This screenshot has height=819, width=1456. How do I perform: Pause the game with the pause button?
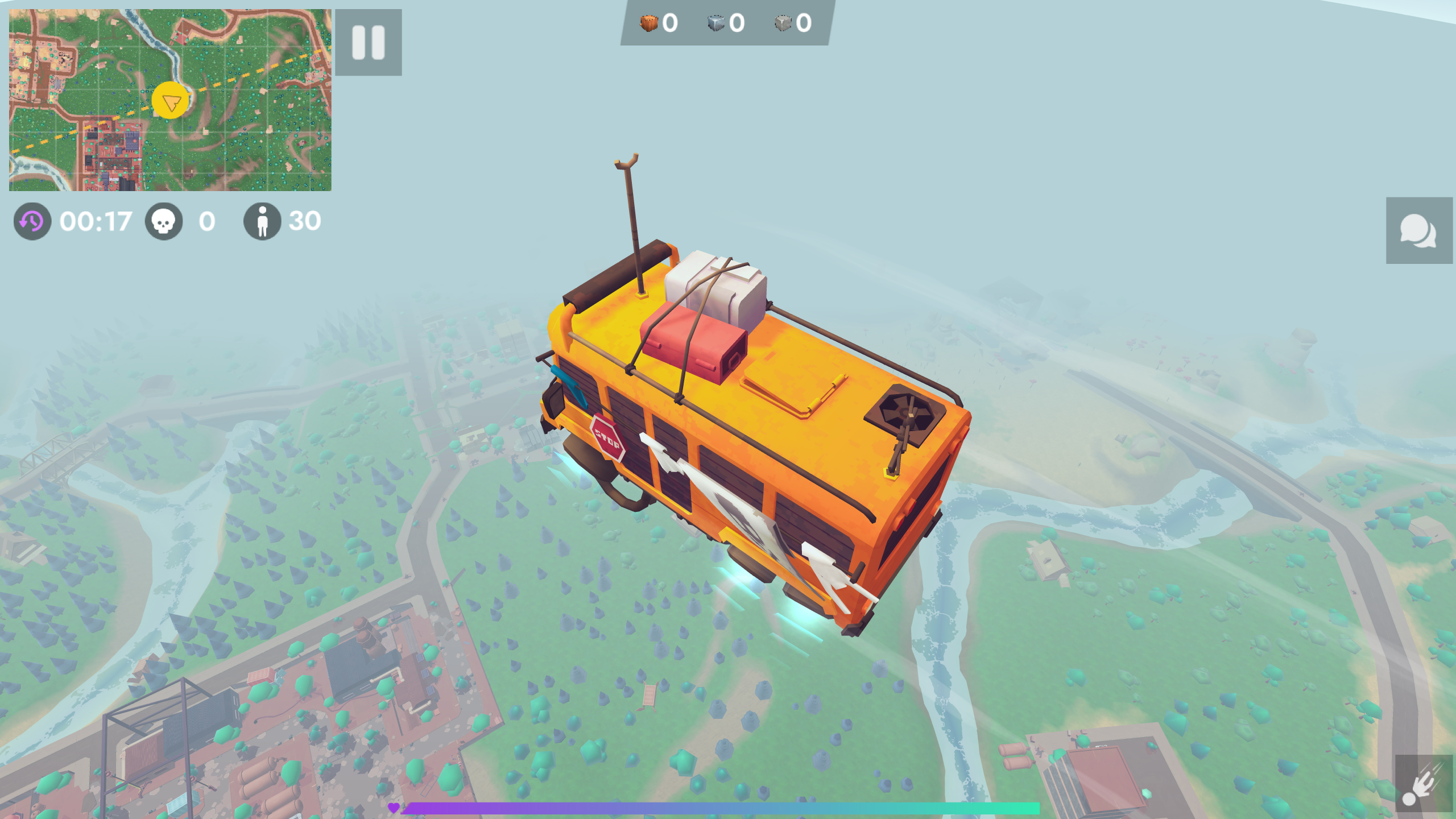click(x=369, y=43)
